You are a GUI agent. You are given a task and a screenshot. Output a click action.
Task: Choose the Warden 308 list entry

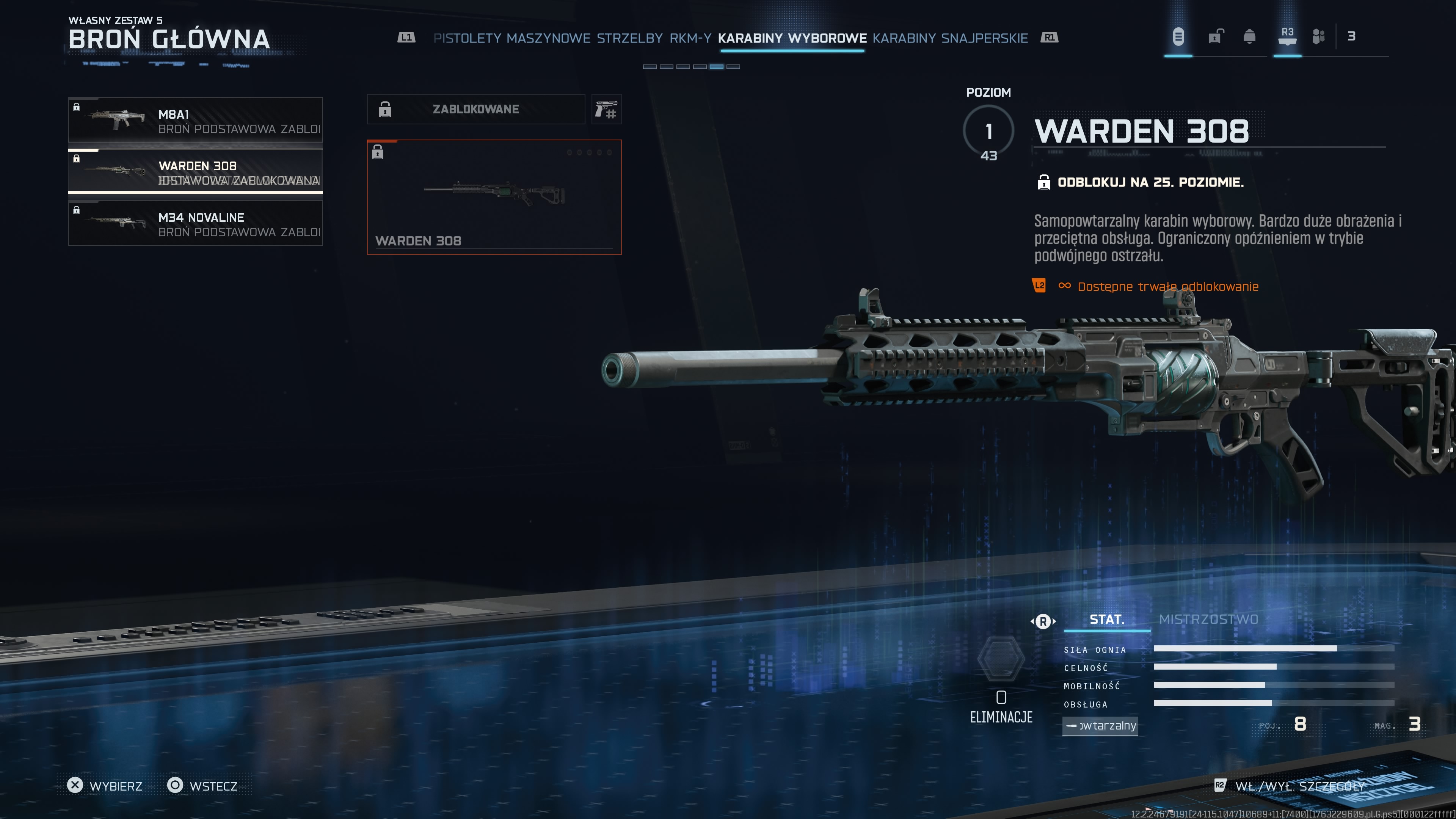coord(196,171)
